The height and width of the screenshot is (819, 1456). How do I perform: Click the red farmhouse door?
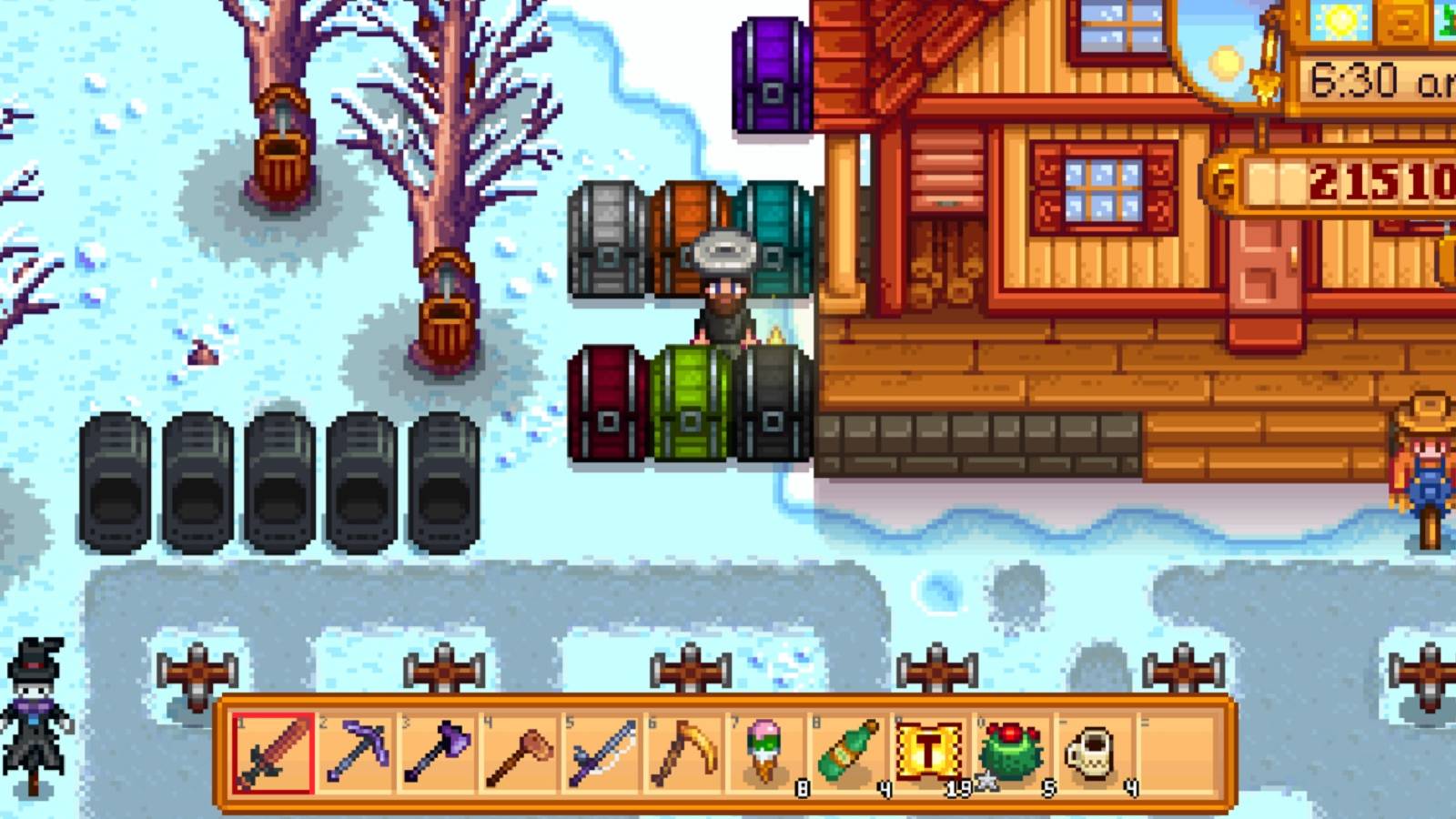pos(1265,278)
